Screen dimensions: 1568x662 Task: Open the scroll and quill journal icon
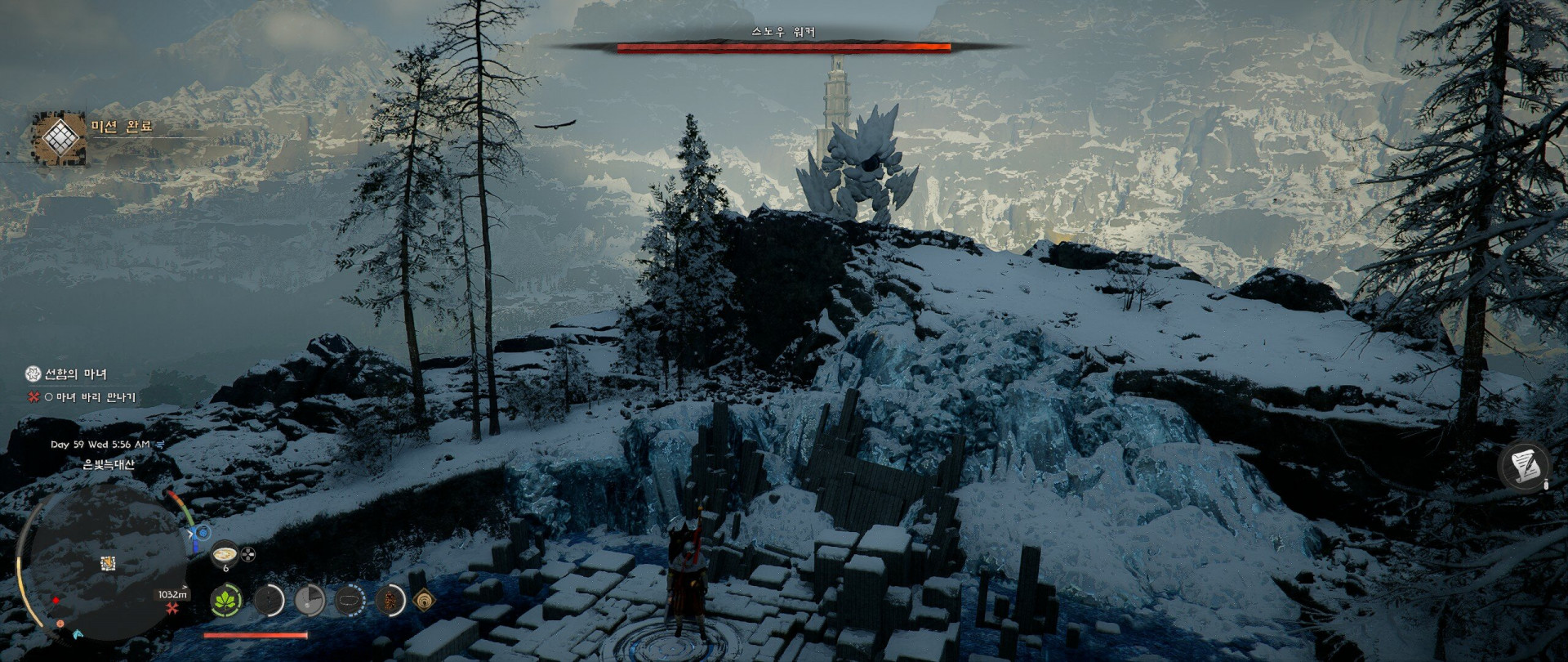tap(1524, 467)
